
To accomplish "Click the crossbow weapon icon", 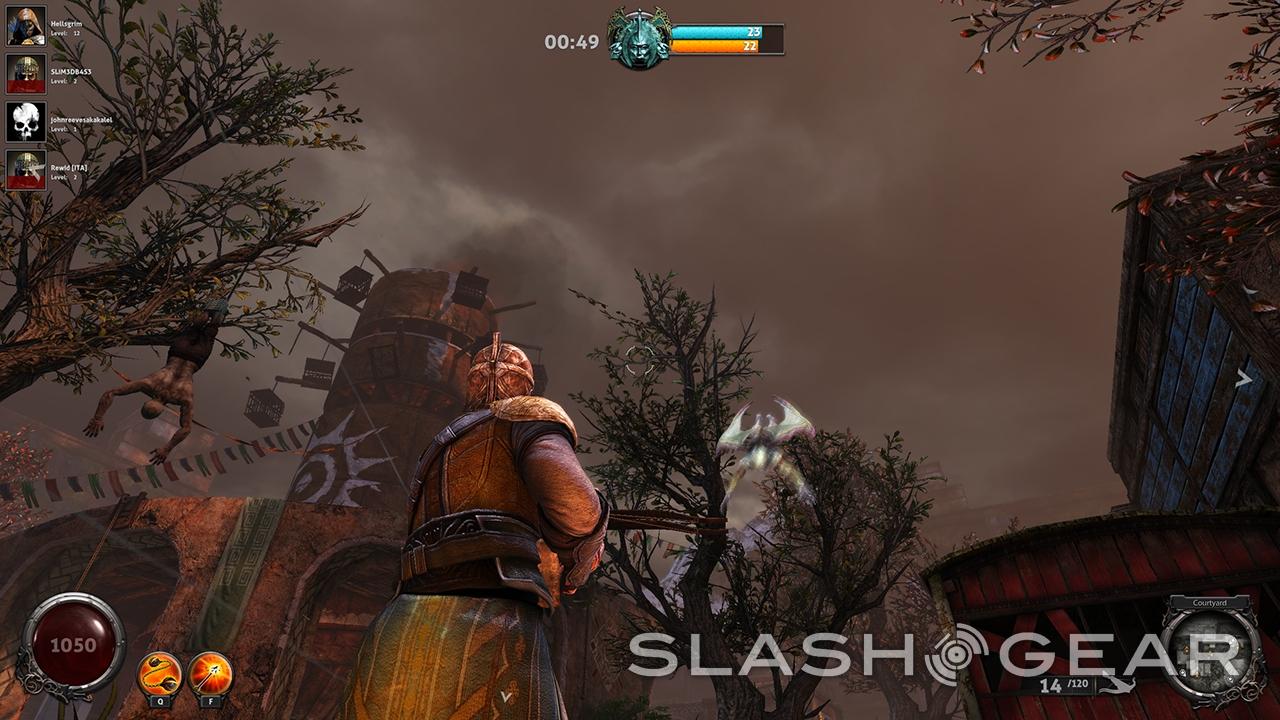I will click(x=1119, y=686).
